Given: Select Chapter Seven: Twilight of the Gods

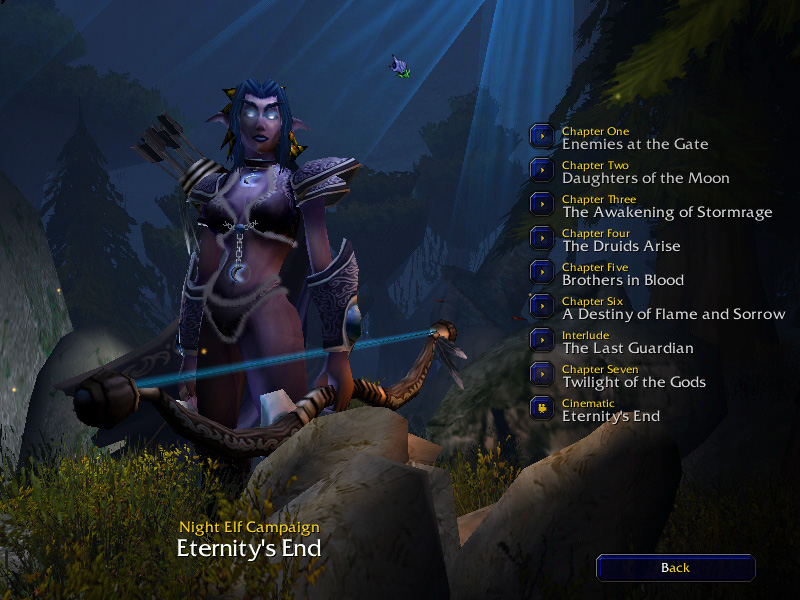Looking at the screenshot, I should click(541, 374).
